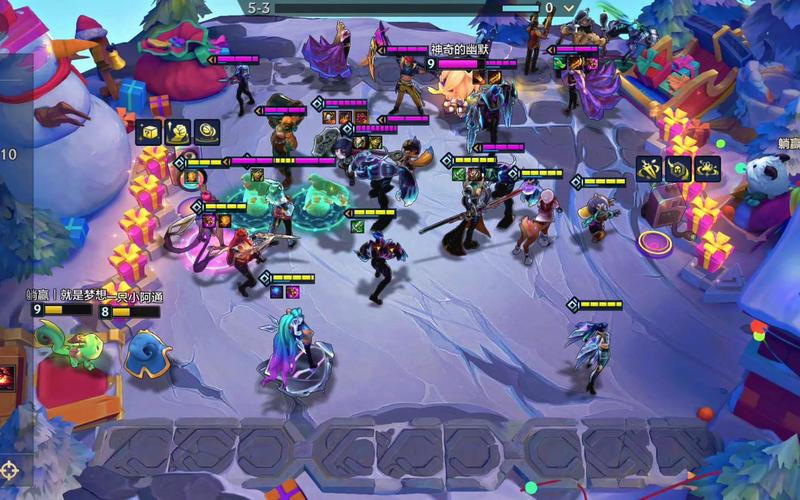Tap the raised fist trait icon
800x500 pixels.
[x=179, y=132]
